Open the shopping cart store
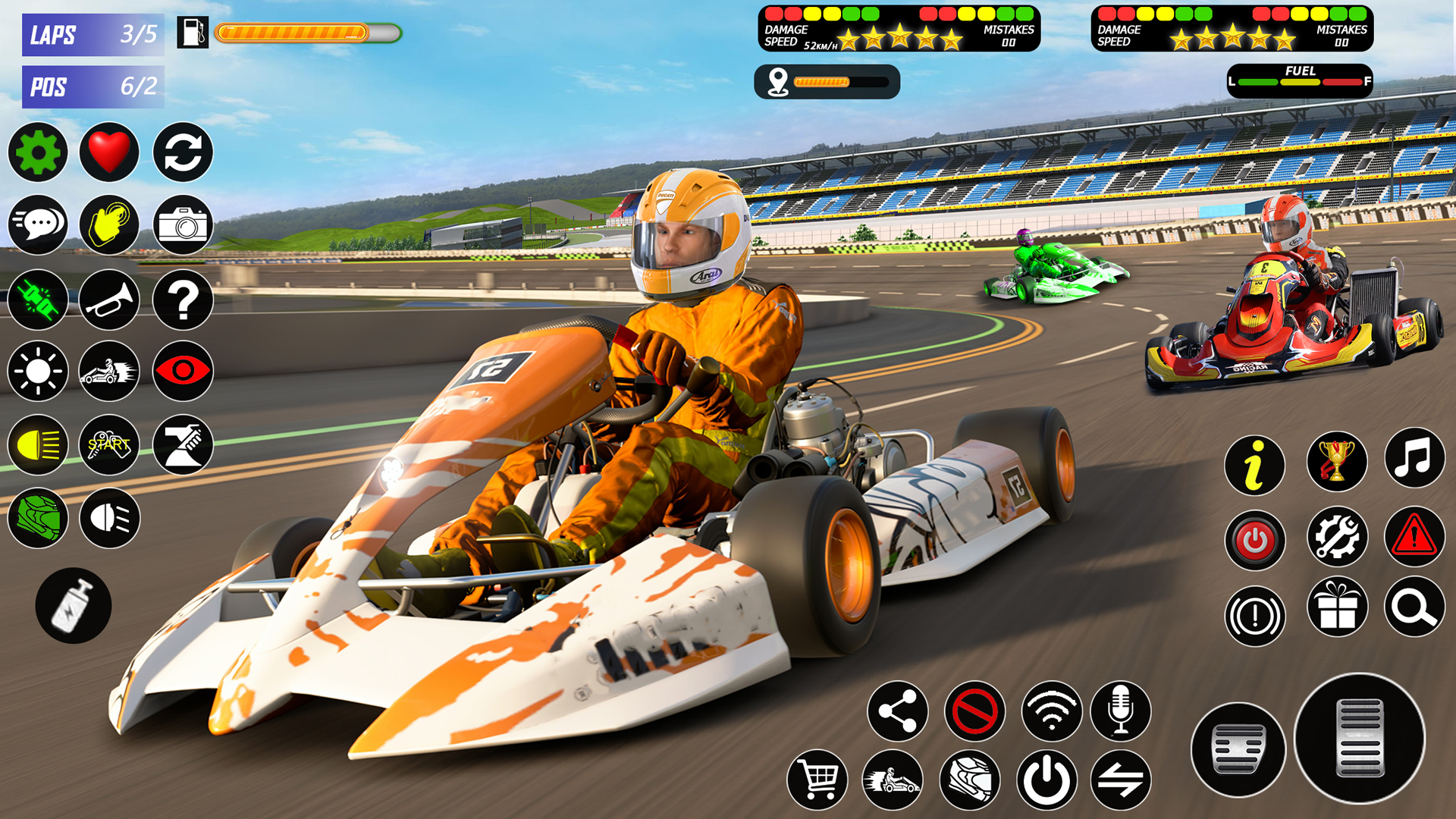Viewport: 1456px width, 819px height. (x=819, y=778)
